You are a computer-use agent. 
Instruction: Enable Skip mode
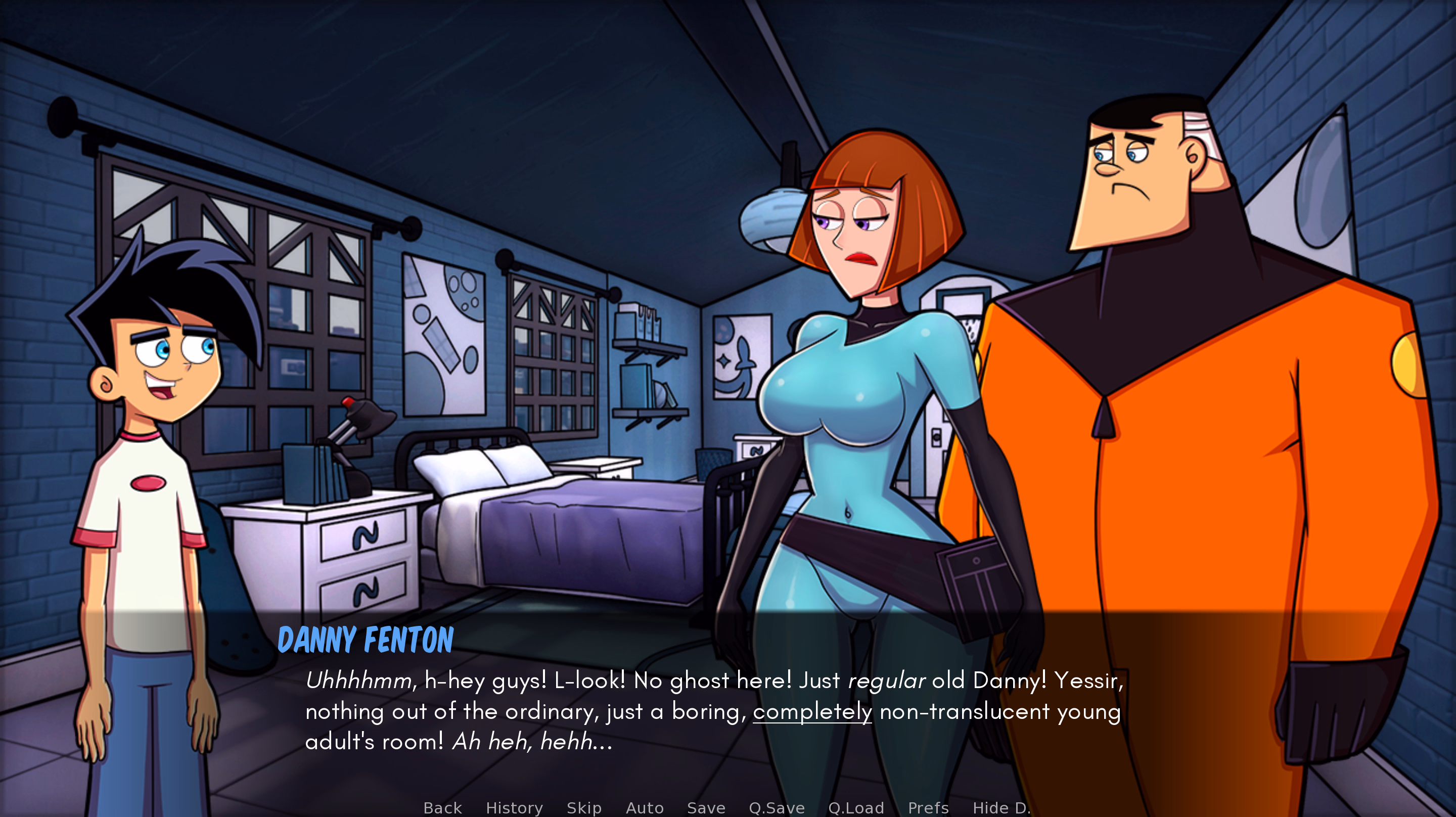coord(585,808)
